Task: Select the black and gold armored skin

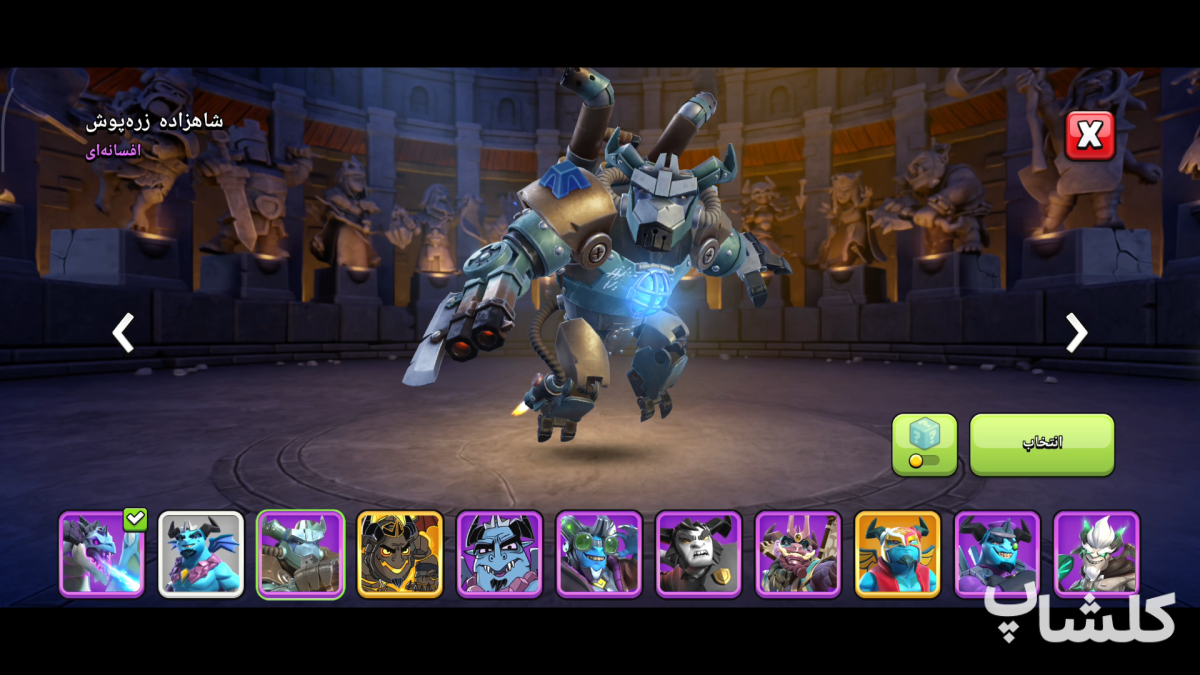Action: pyautogui.click(x=400, y=554)
